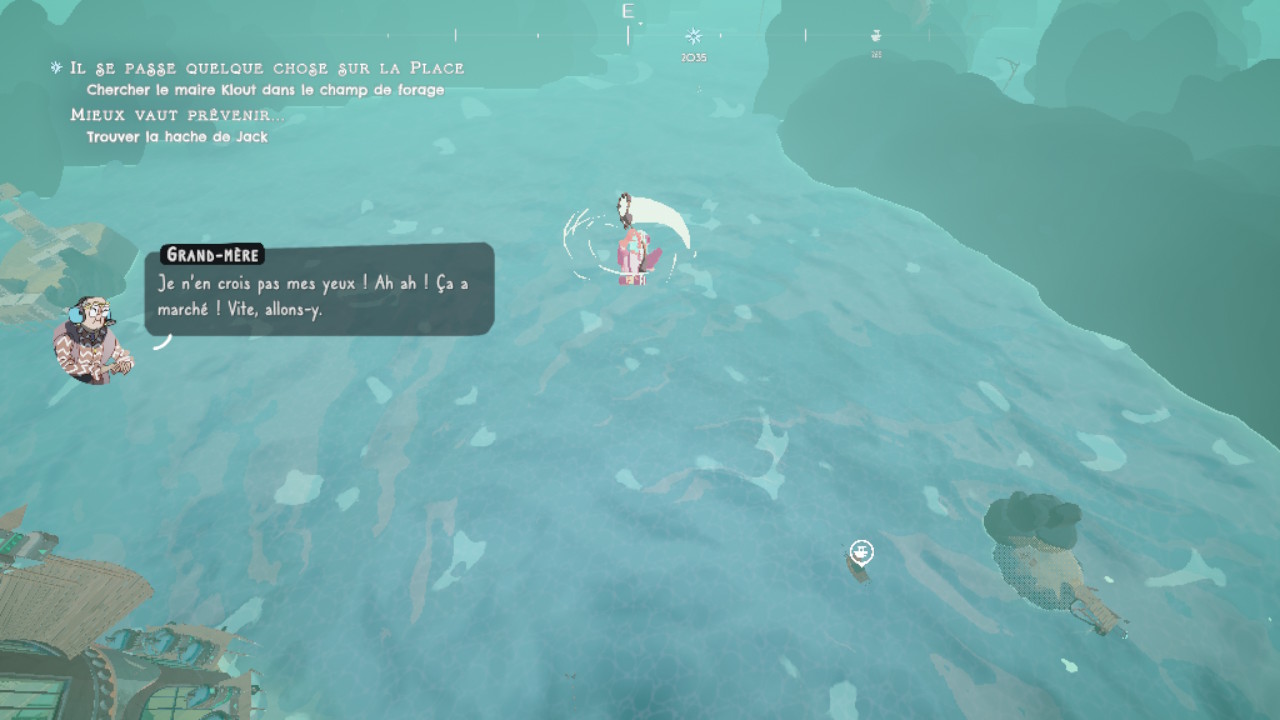Select the 'Il se passe quelque chose' quest

tap(267, 68)
